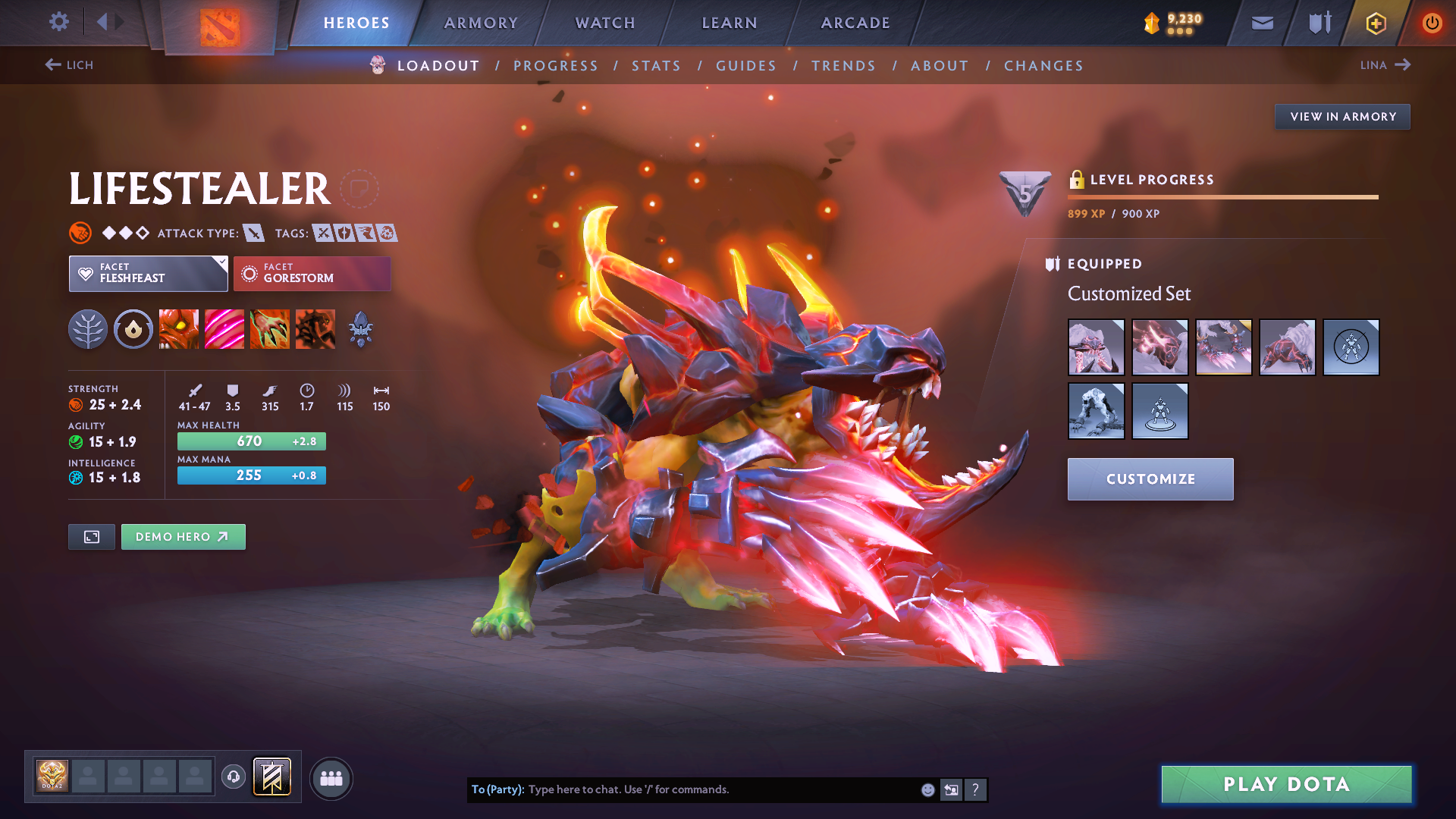Open Dota Plus hexagon icon
Viewport: 1456px width, 819px height.
[x=1375, y=23]
